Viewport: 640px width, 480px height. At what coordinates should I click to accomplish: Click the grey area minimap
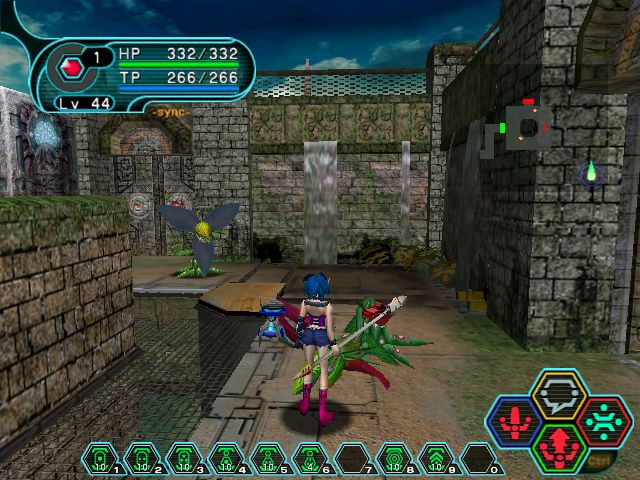click(522, 127)
